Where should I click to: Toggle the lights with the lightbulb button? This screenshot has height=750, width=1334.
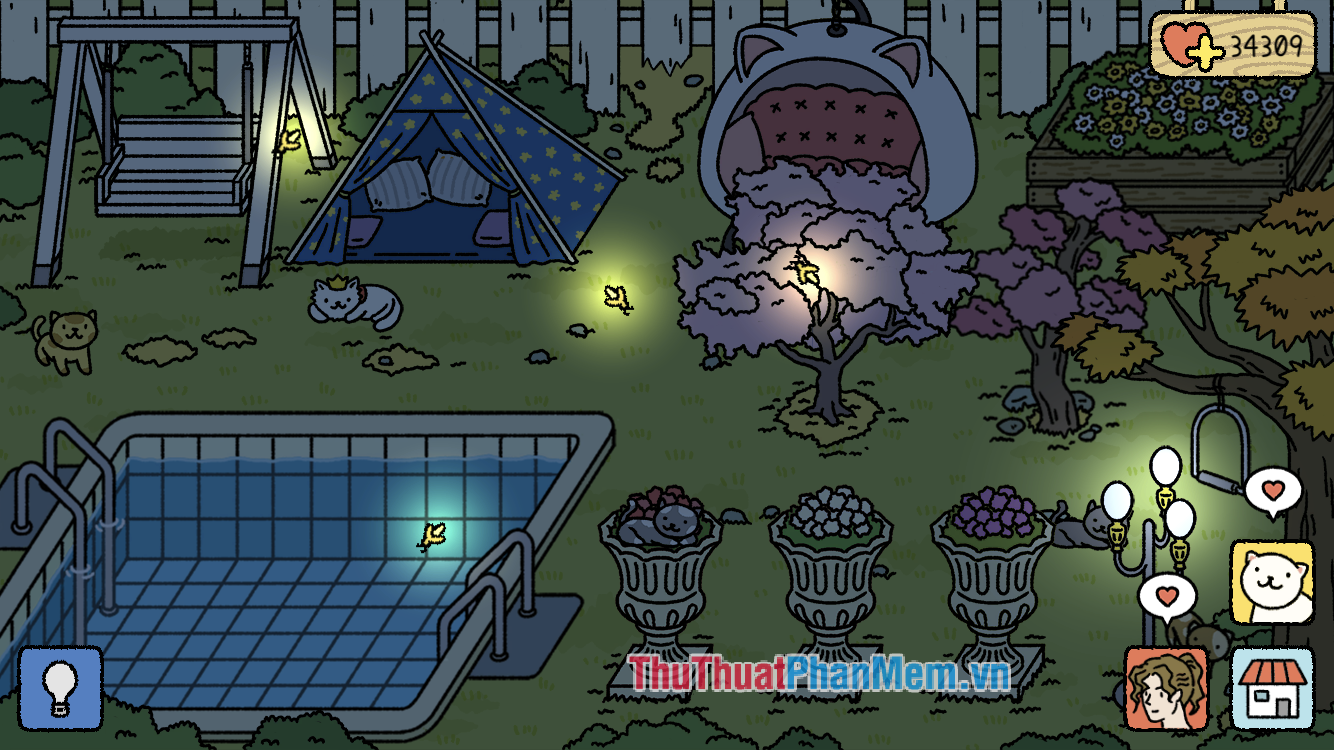coord(62,686)
